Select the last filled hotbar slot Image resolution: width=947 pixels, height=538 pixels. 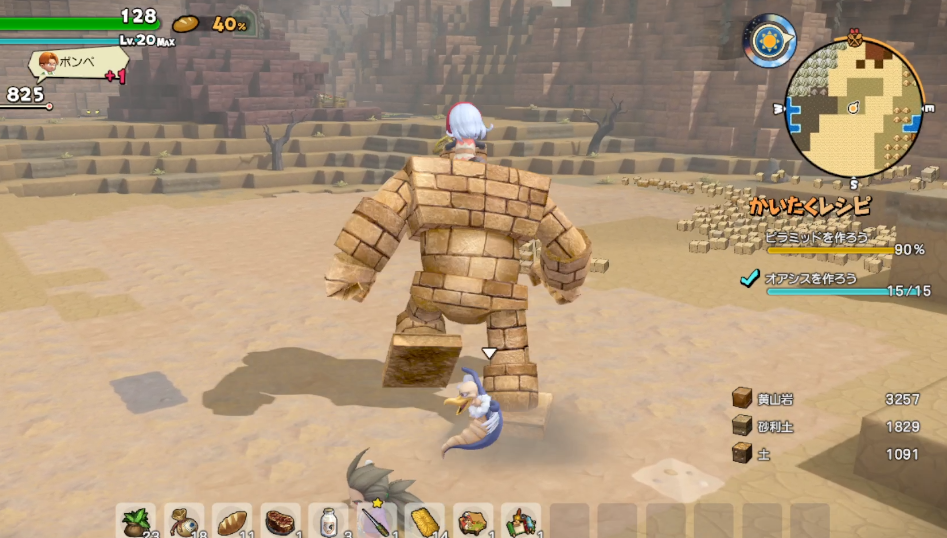[521, 521]
